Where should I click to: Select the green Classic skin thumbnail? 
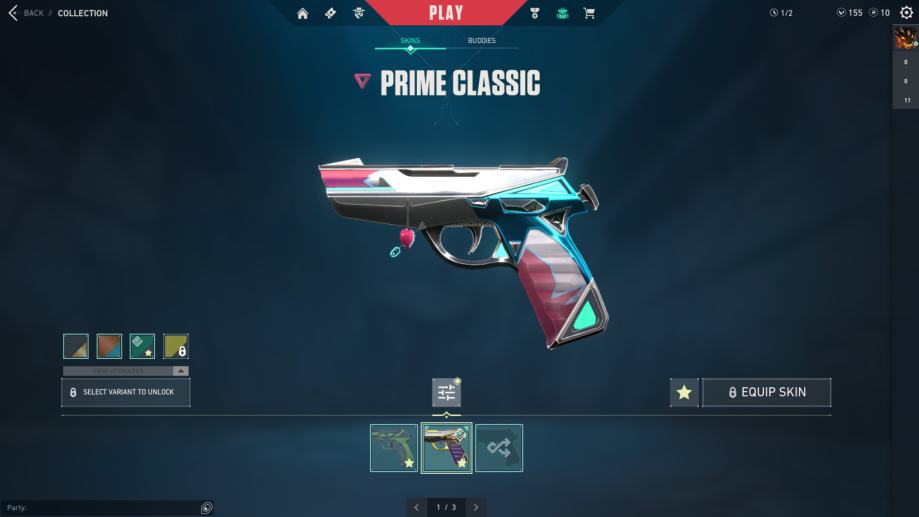coord(394,448)
